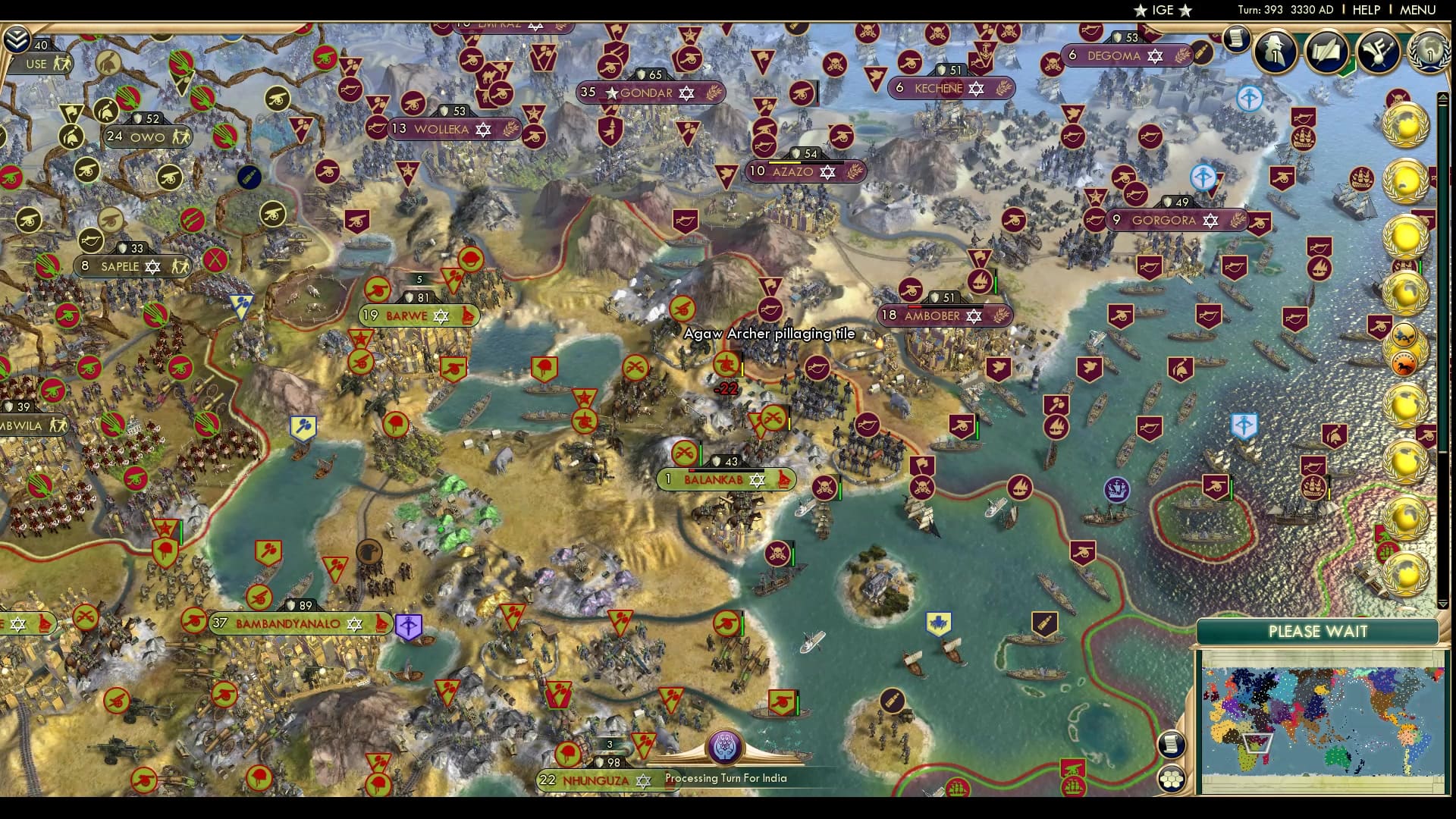Open the game MENU
1456x819 pixels.
click(1417, 10)
